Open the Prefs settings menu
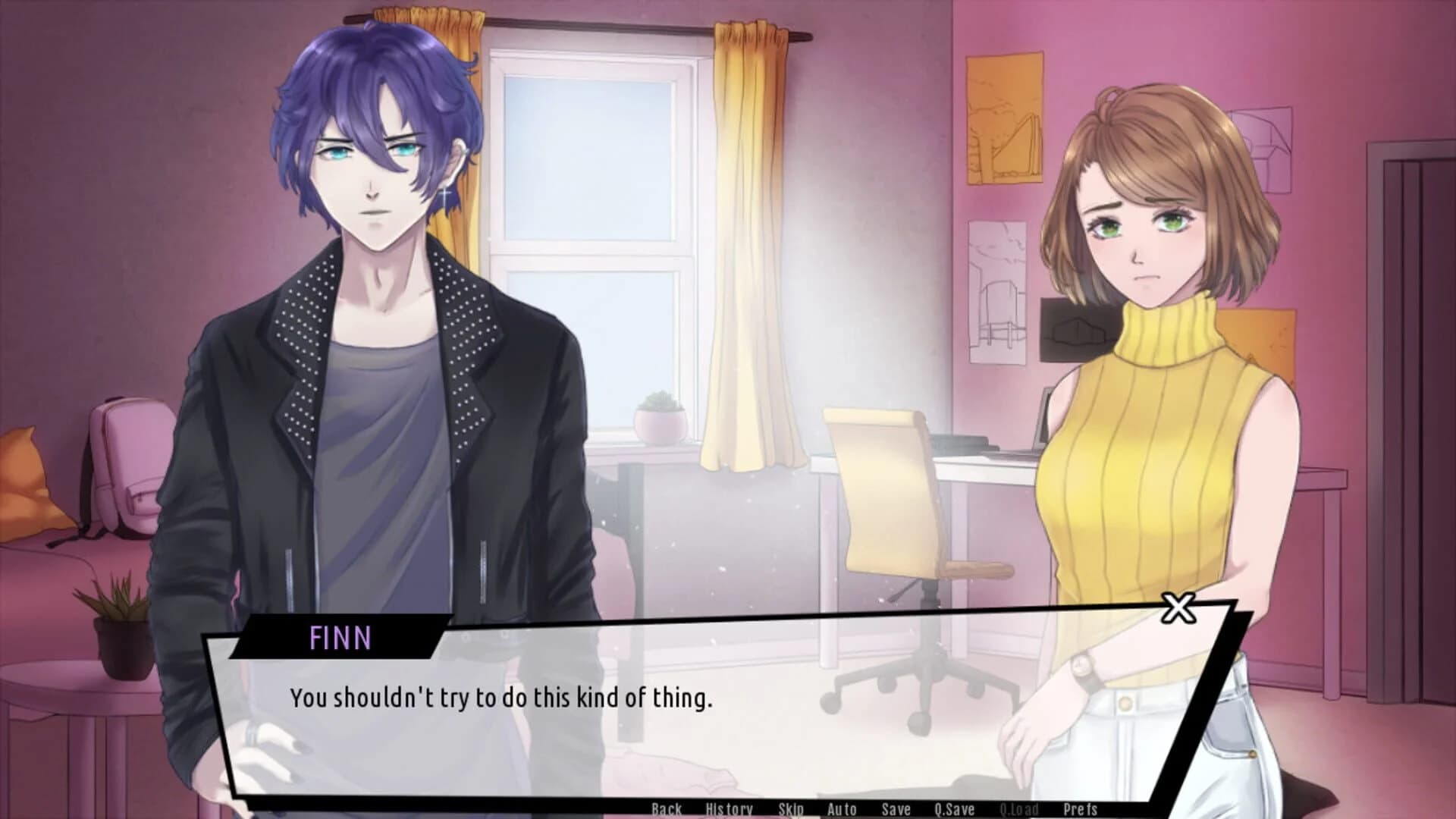1456x819 pixels. click(x=1080, y=809)
